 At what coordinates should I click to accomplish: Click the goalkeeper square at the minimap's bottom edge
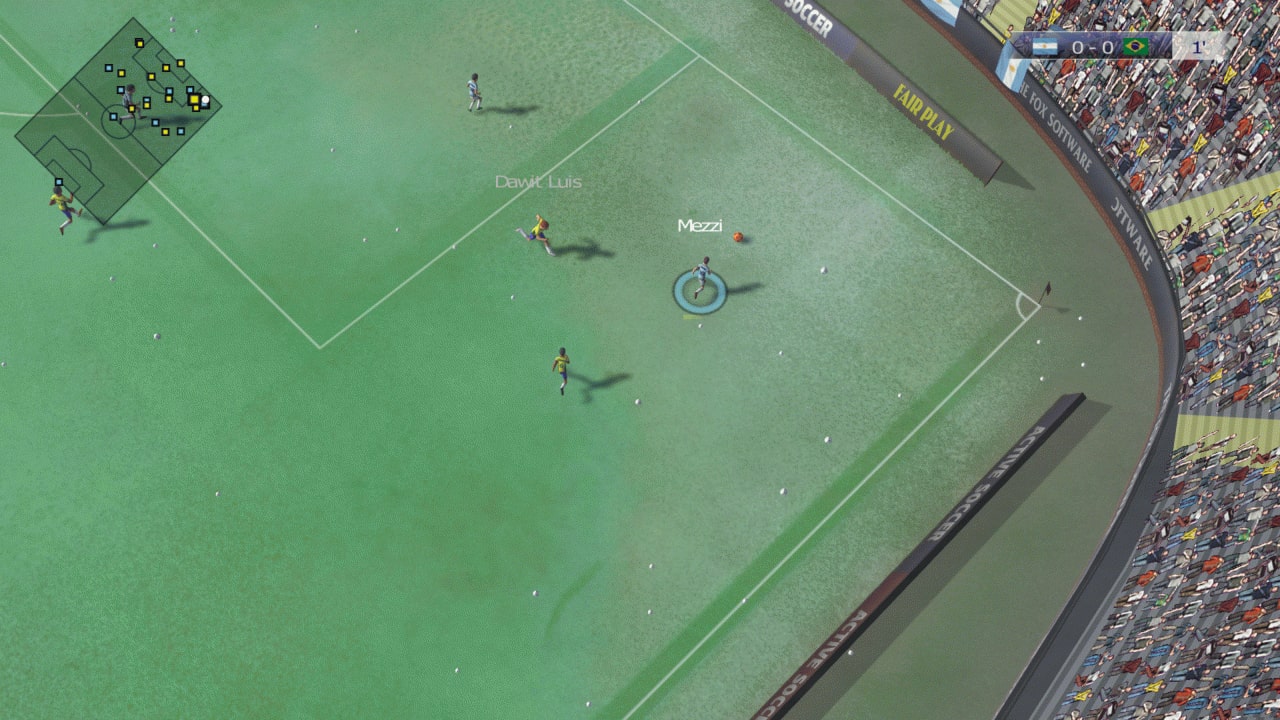59,181
